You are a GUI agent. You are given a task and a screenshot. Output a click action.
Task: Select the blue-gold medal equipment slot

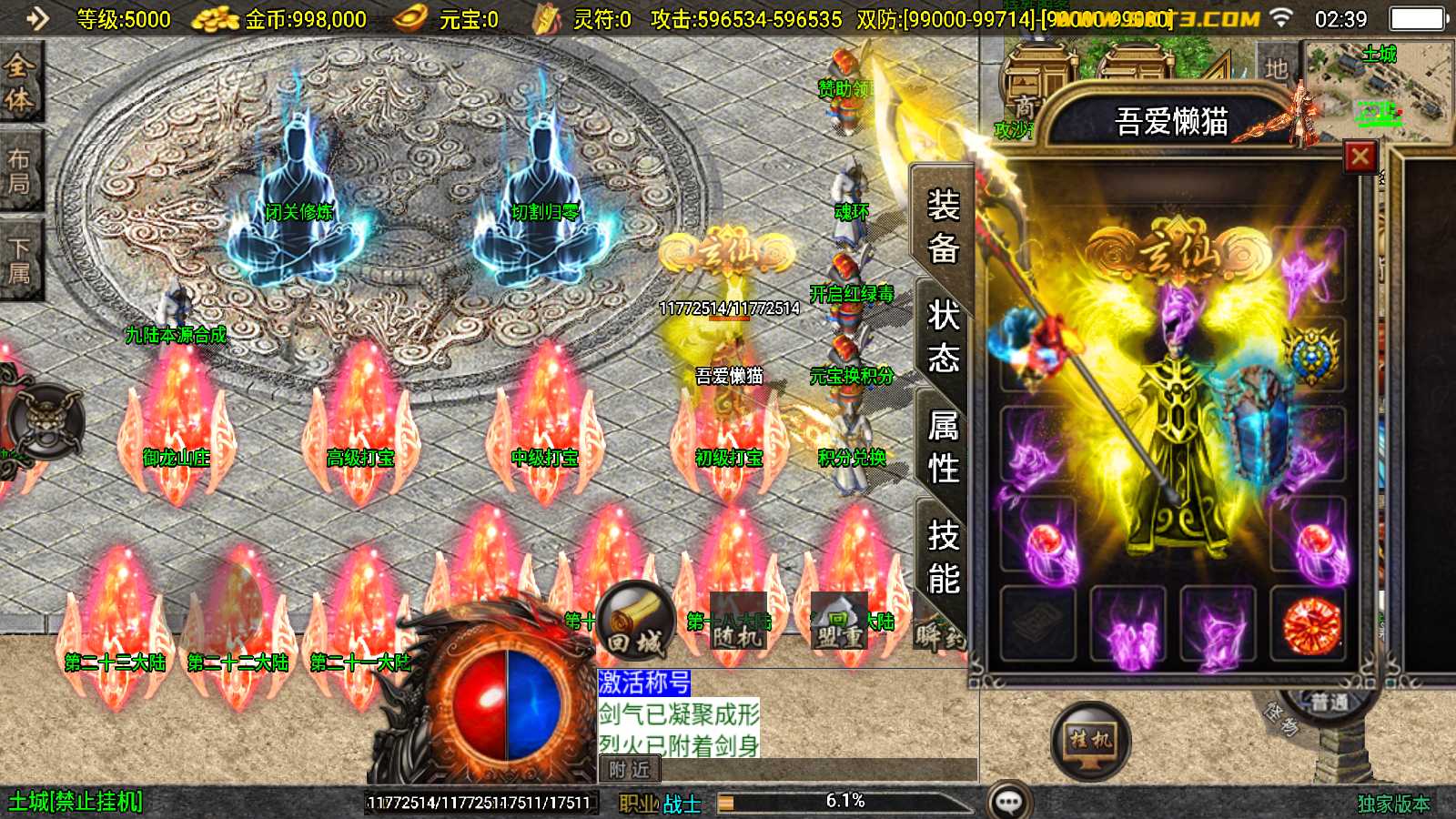pos(1310,356)
